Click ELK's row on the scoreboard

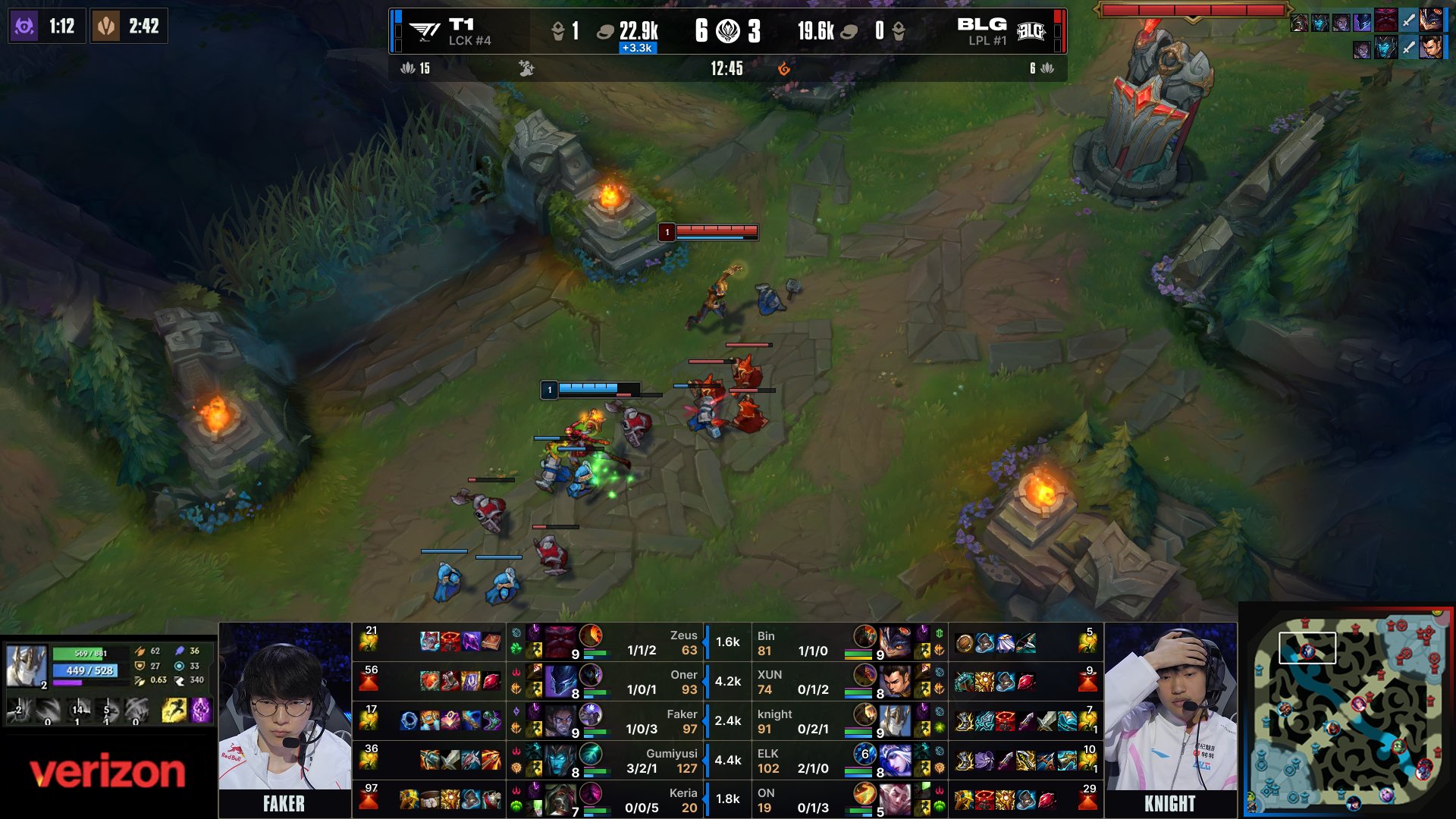849,761
